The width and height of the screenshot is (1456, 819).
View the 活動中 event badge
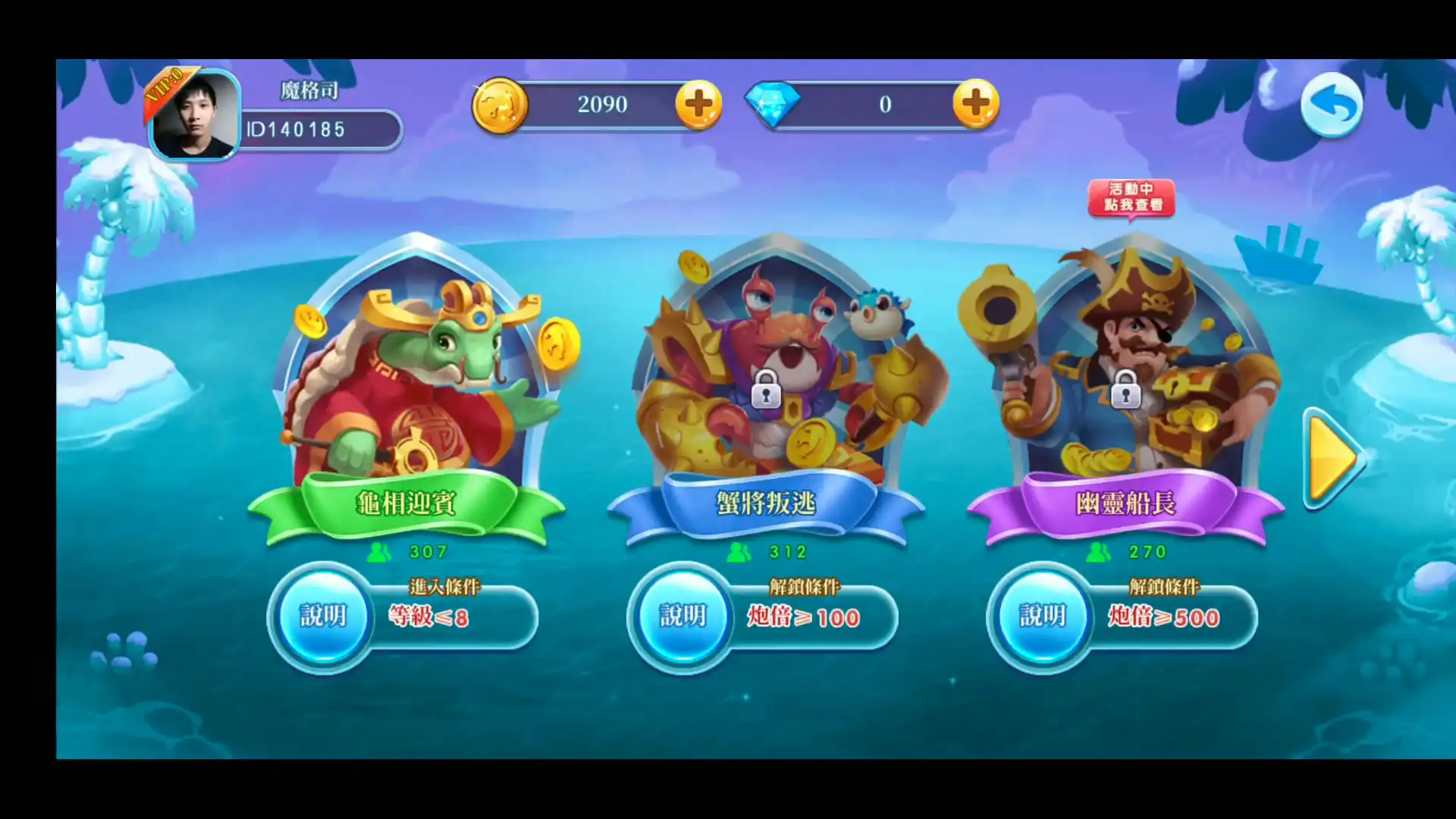pos(1131,198)
